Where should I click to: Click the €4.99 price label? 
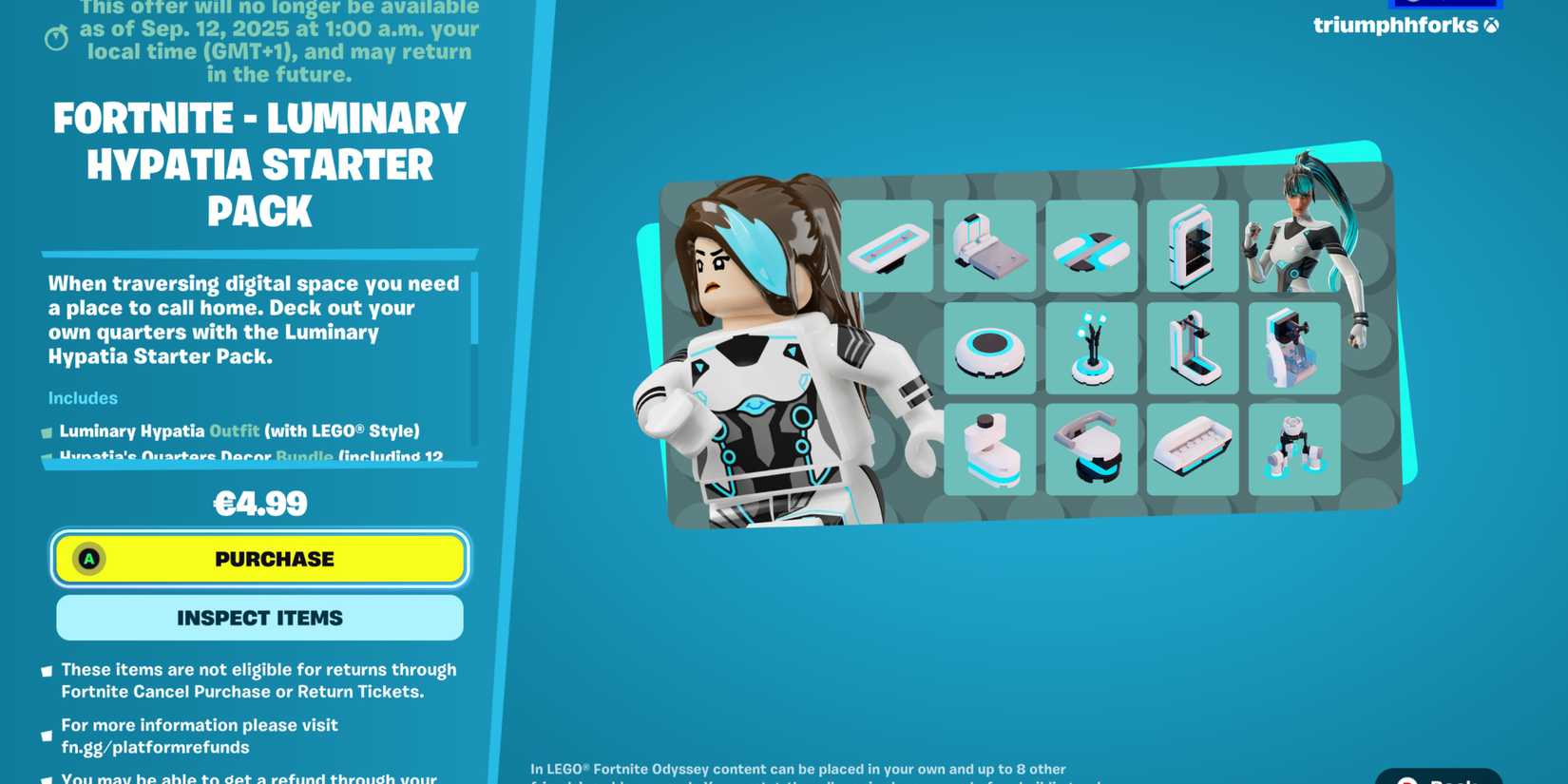click(x=258, y=504)
